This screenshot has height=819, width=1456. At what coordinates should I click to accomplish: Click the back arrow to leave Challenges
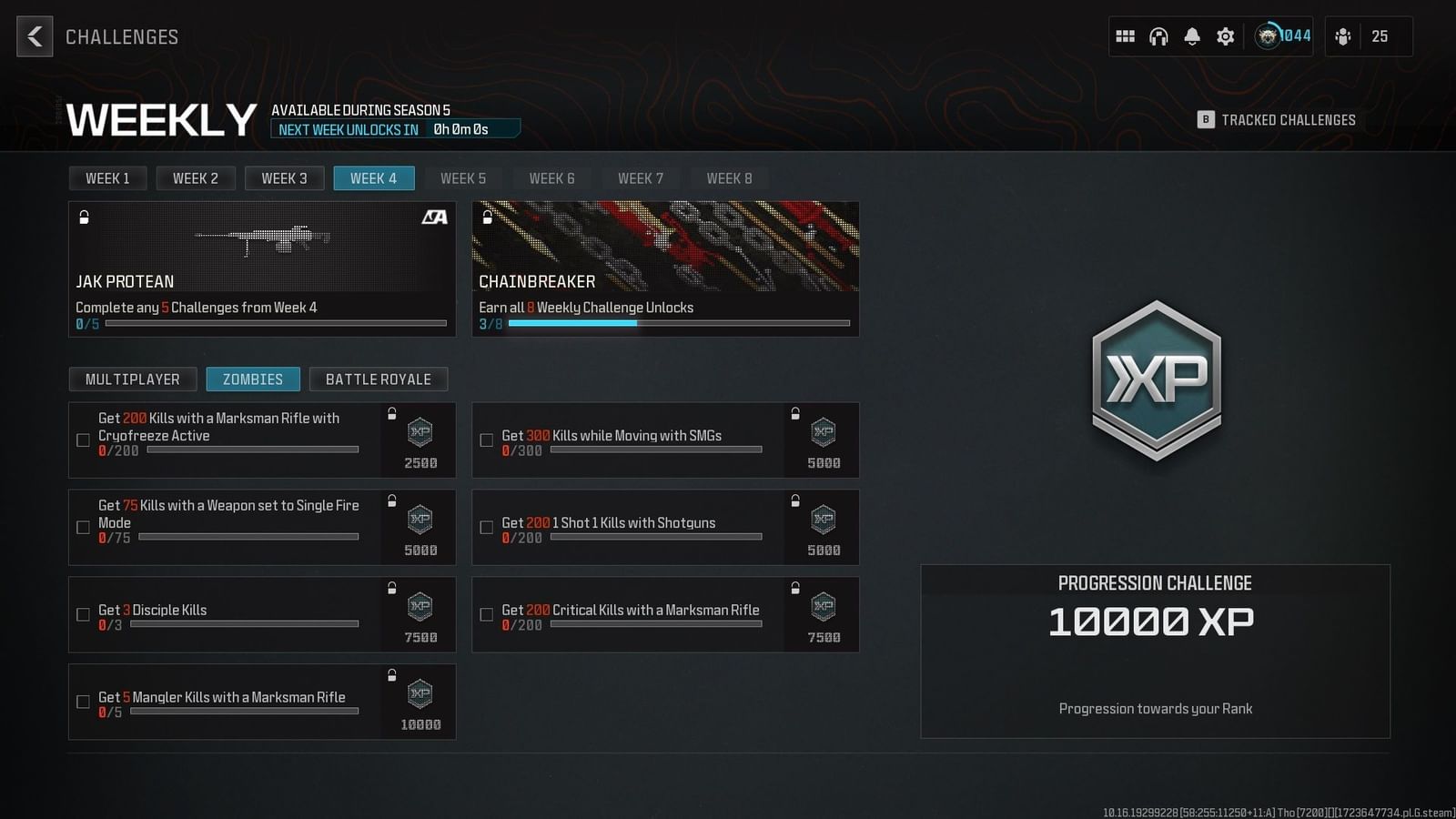[34, 37]
